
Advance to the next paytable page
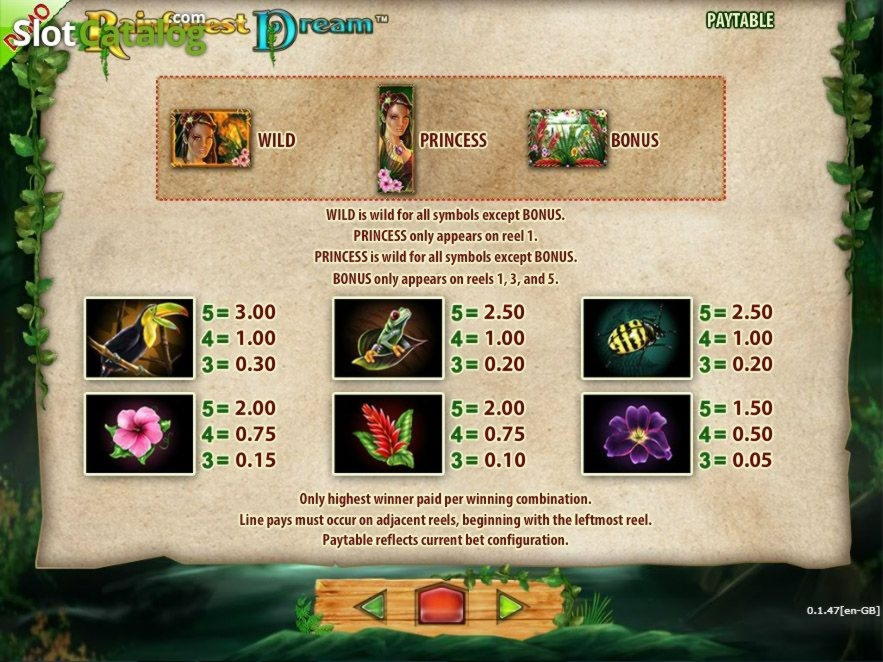click(510, 606)
